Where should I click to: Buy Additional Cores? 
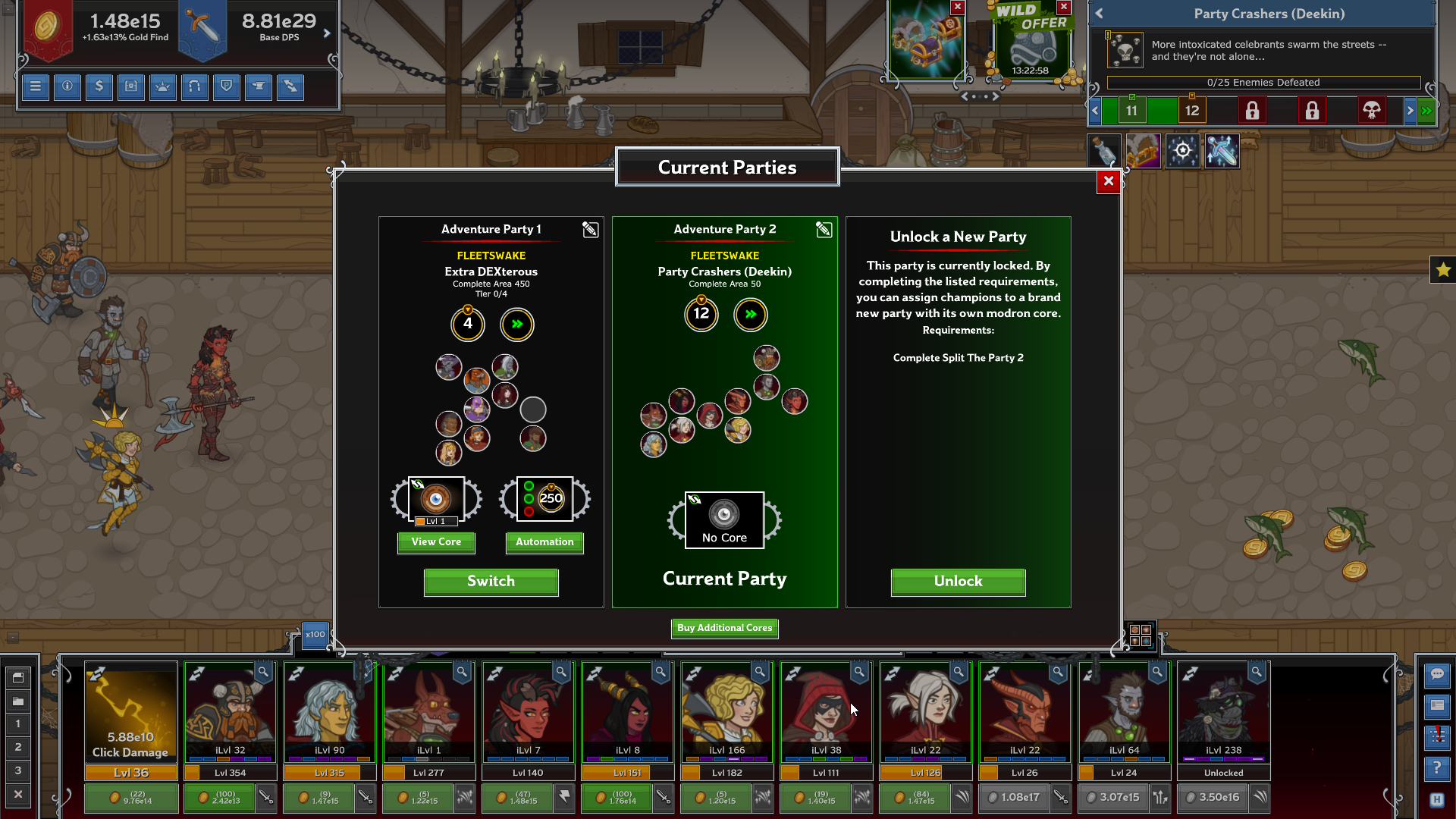724,628
